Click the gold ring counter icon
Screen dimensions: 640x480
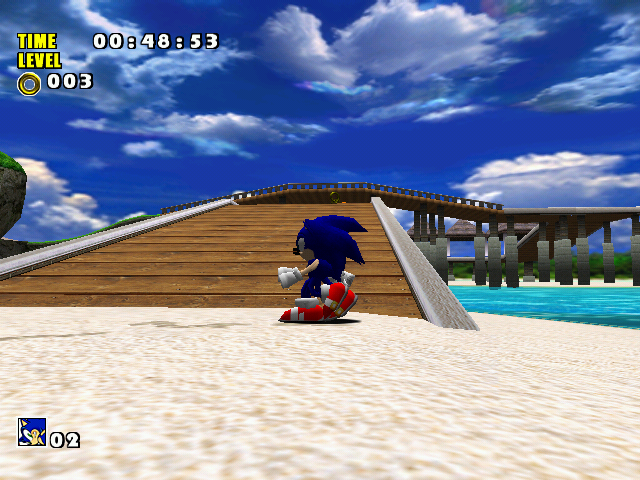(29, 83)
